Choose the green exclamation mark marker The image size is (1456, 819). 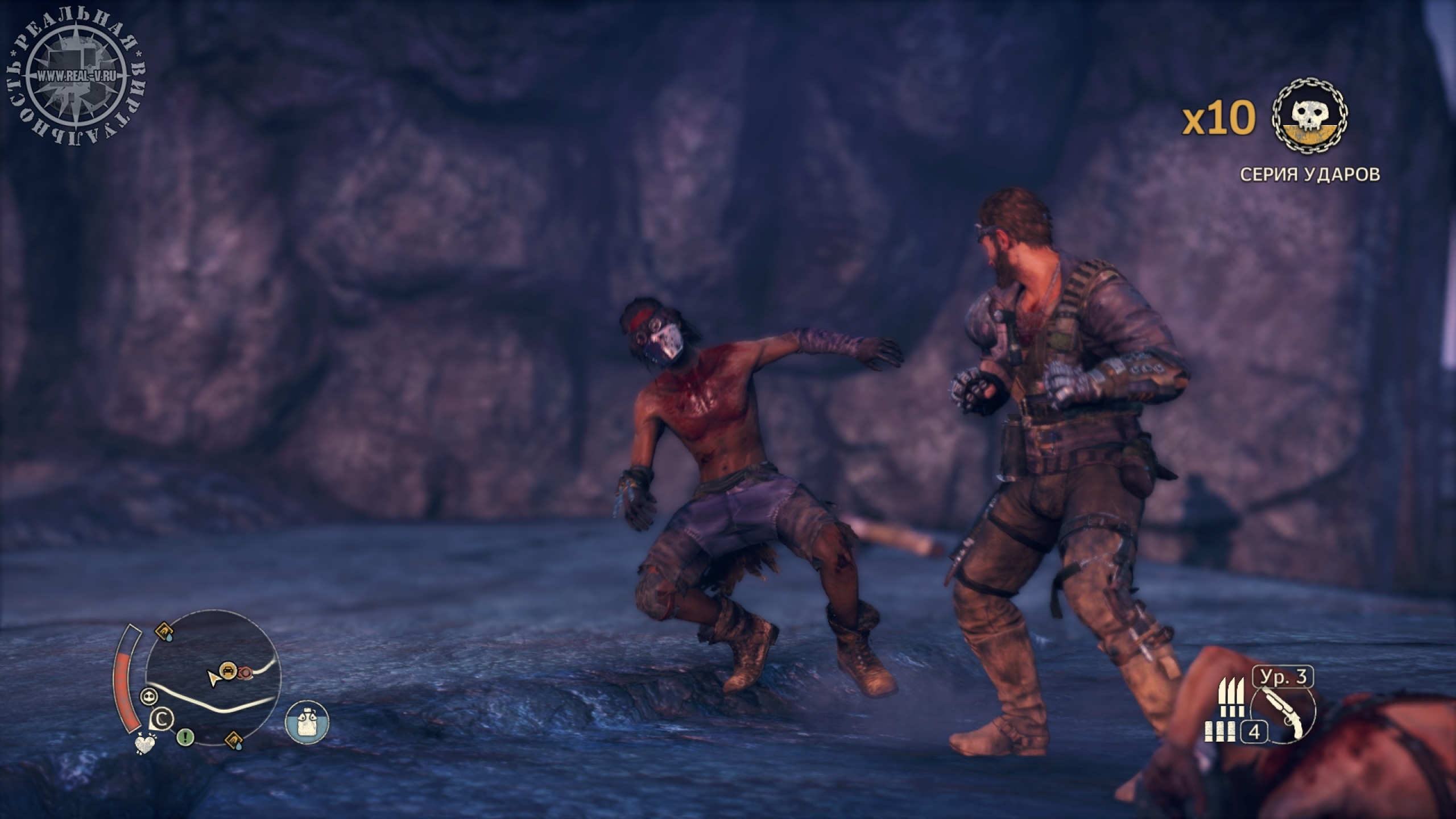[185, 738]
